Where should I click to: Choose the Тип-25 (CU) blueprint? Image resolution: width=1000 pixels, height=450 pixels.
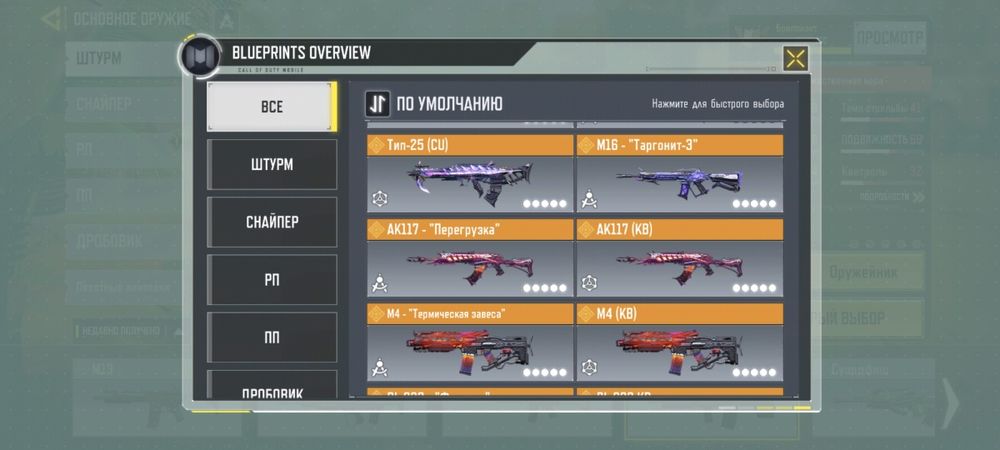tap(470, 175)
